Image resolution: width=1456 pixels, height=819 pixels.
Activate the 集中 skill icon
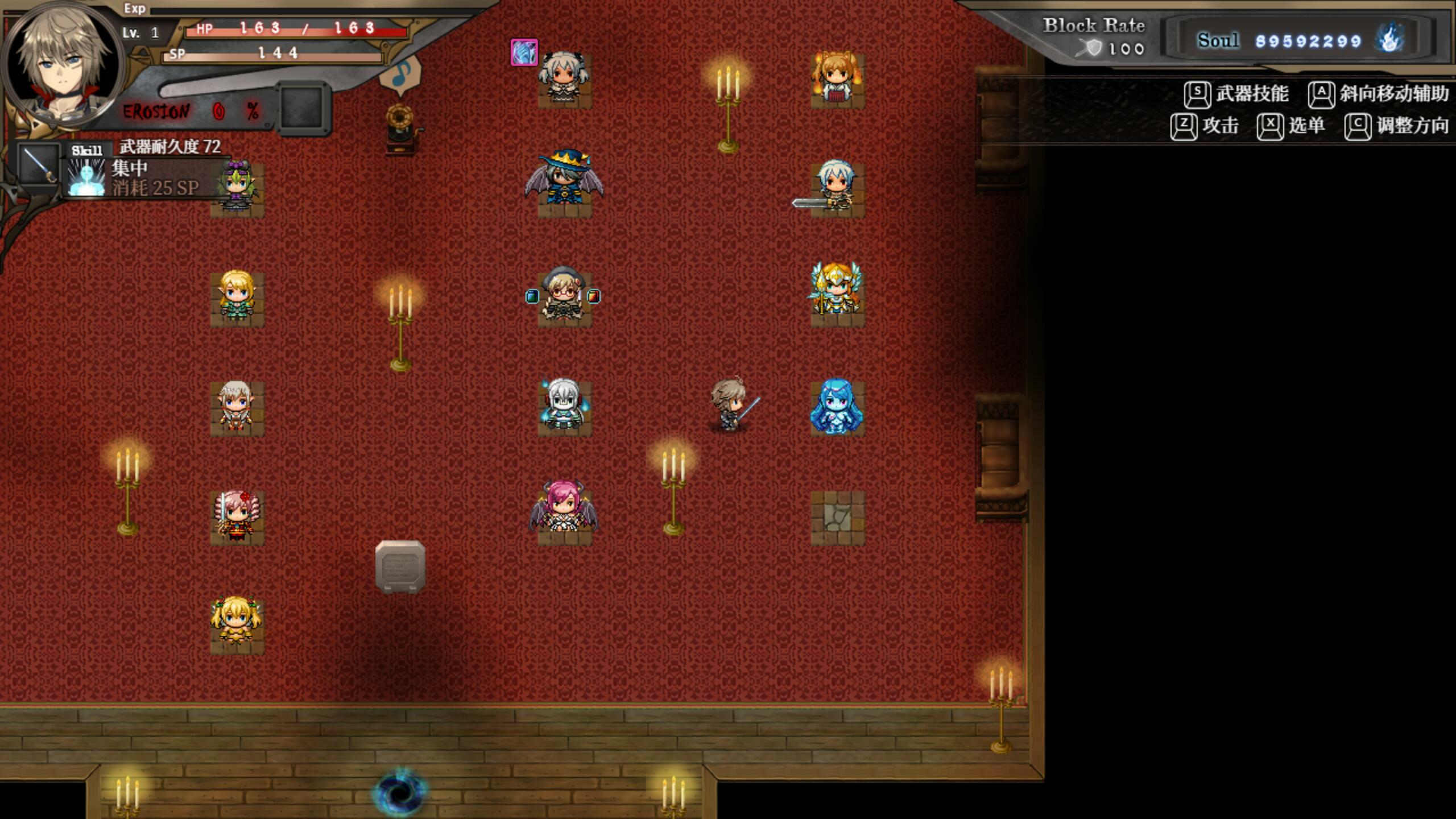(86, 177)
